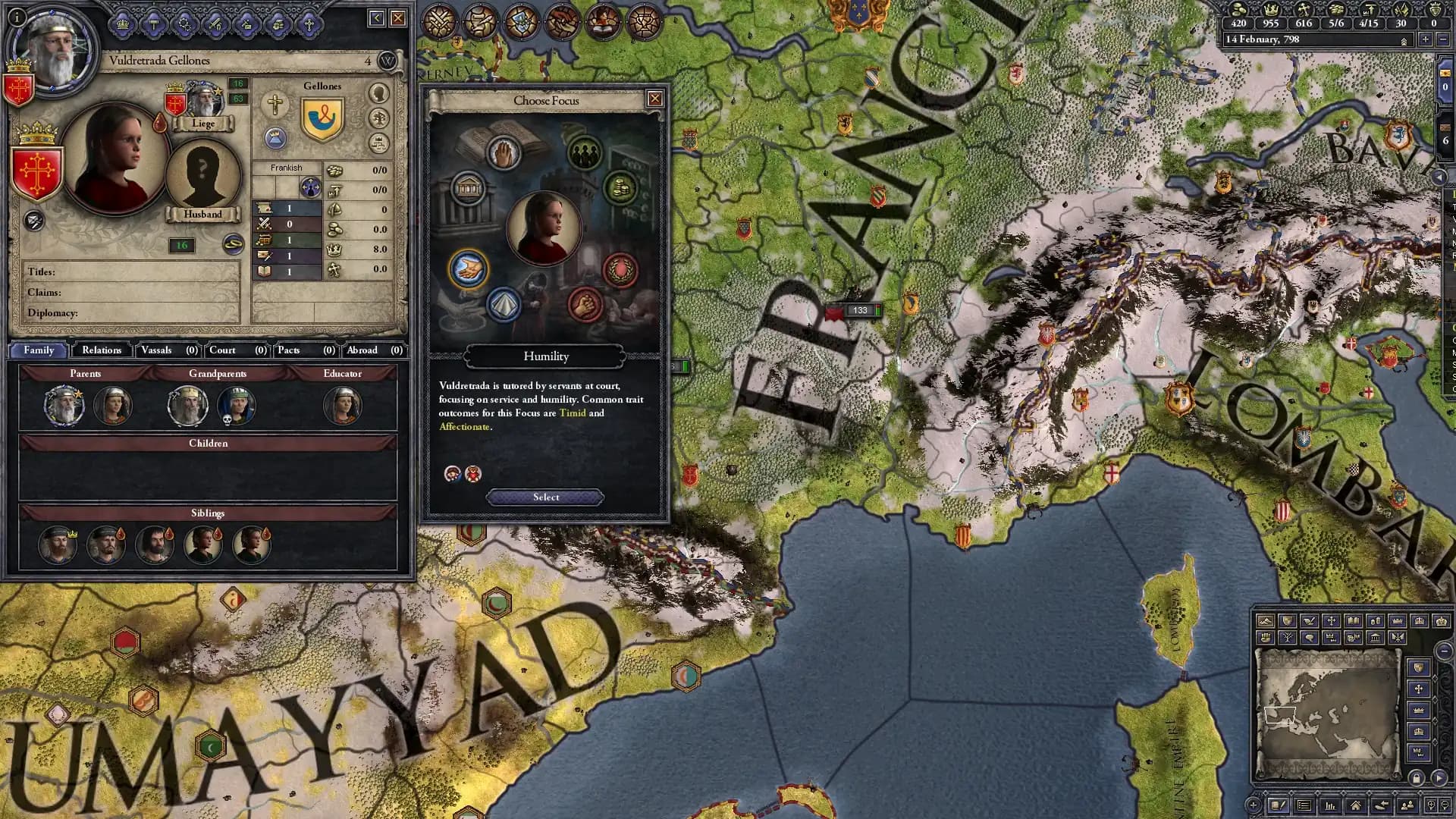Select the cross religion icon atop the character window
This screenshot has height=819, width=1456.
click(x=307, y=25)
